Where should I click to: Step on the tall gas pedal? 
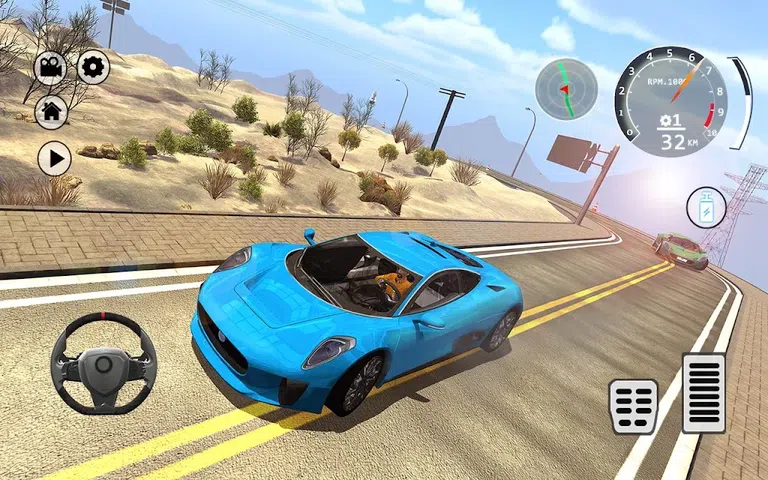coord(703,392)
